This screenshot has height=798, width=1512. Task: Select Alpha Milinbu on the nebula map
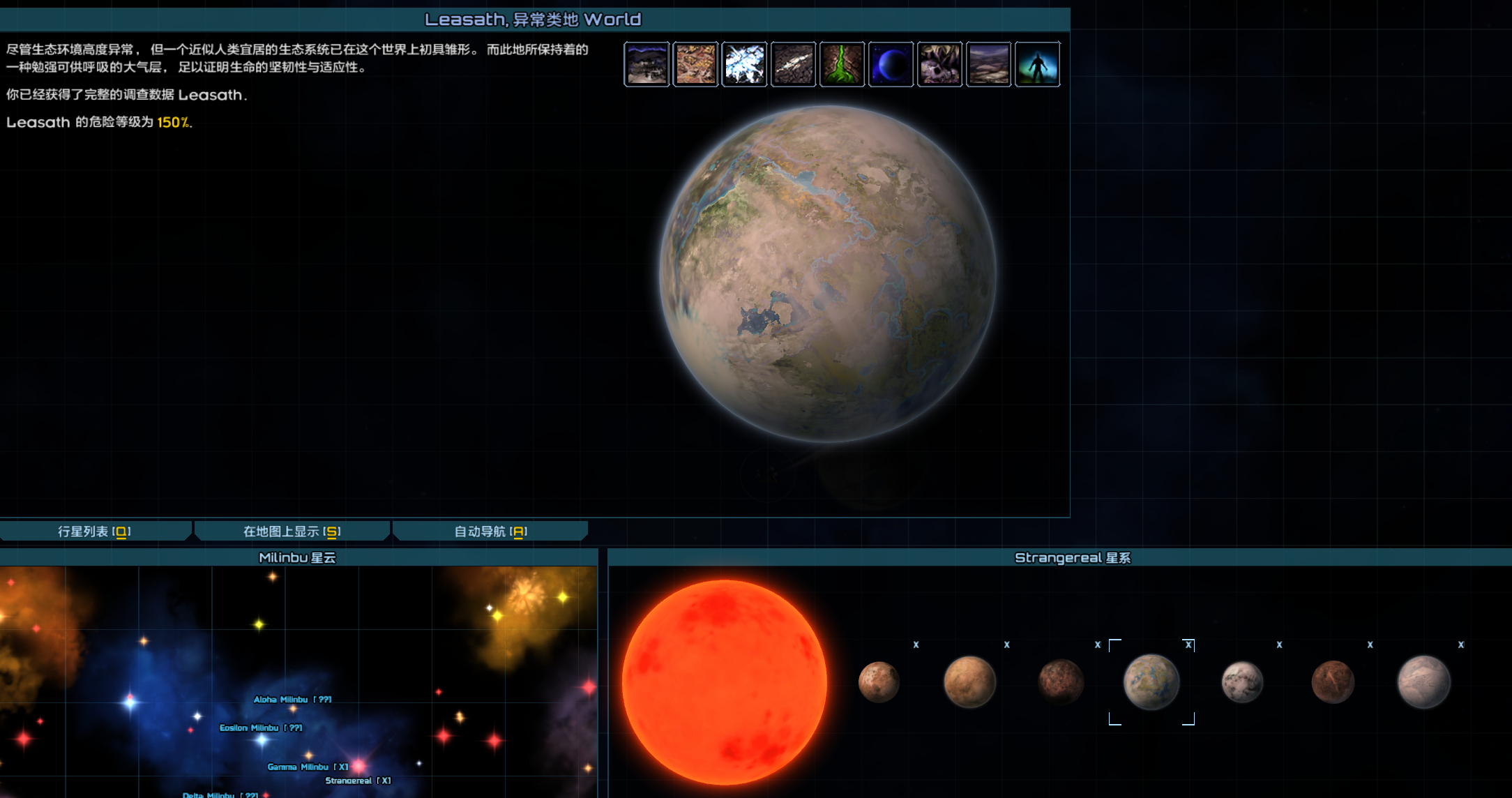pyautogui.click(x=292, y=700)
